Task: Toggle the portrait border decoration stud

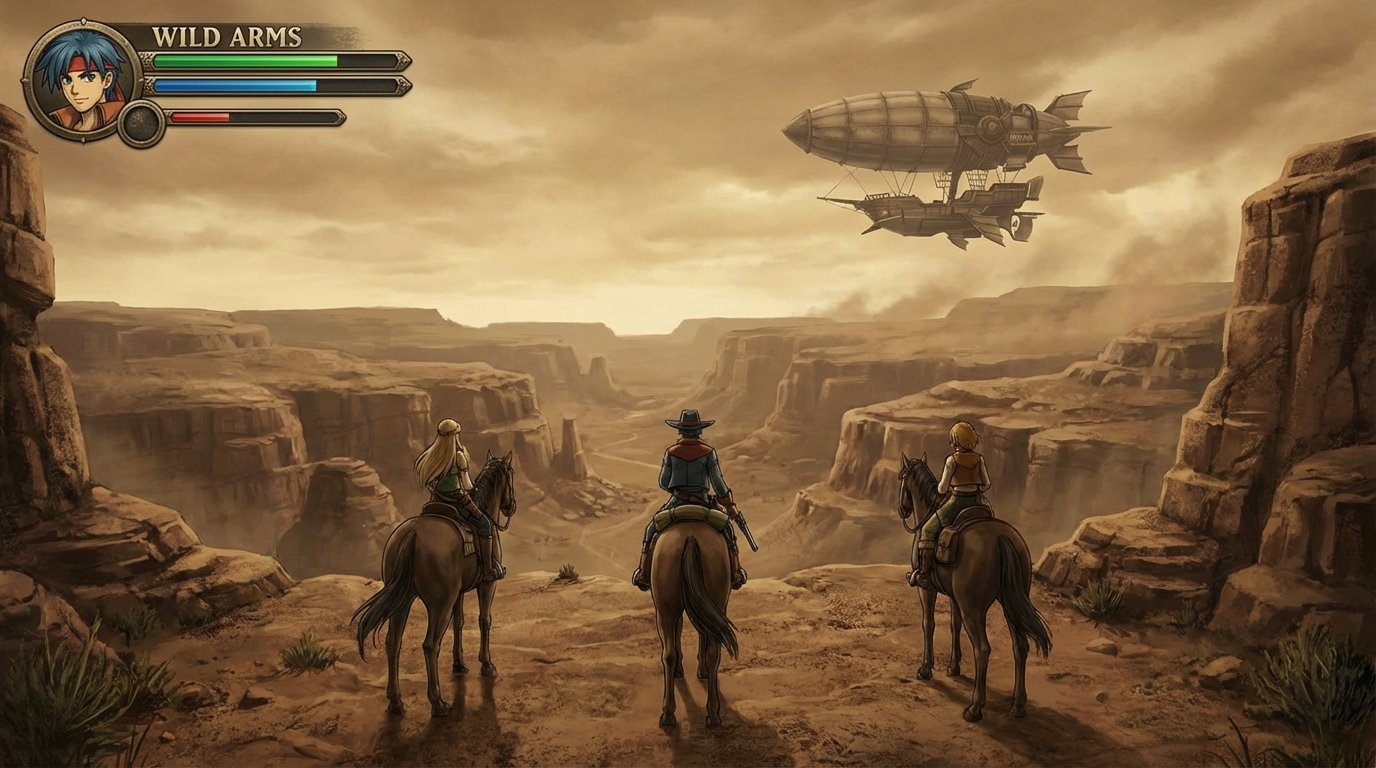Action: (84, 20)
